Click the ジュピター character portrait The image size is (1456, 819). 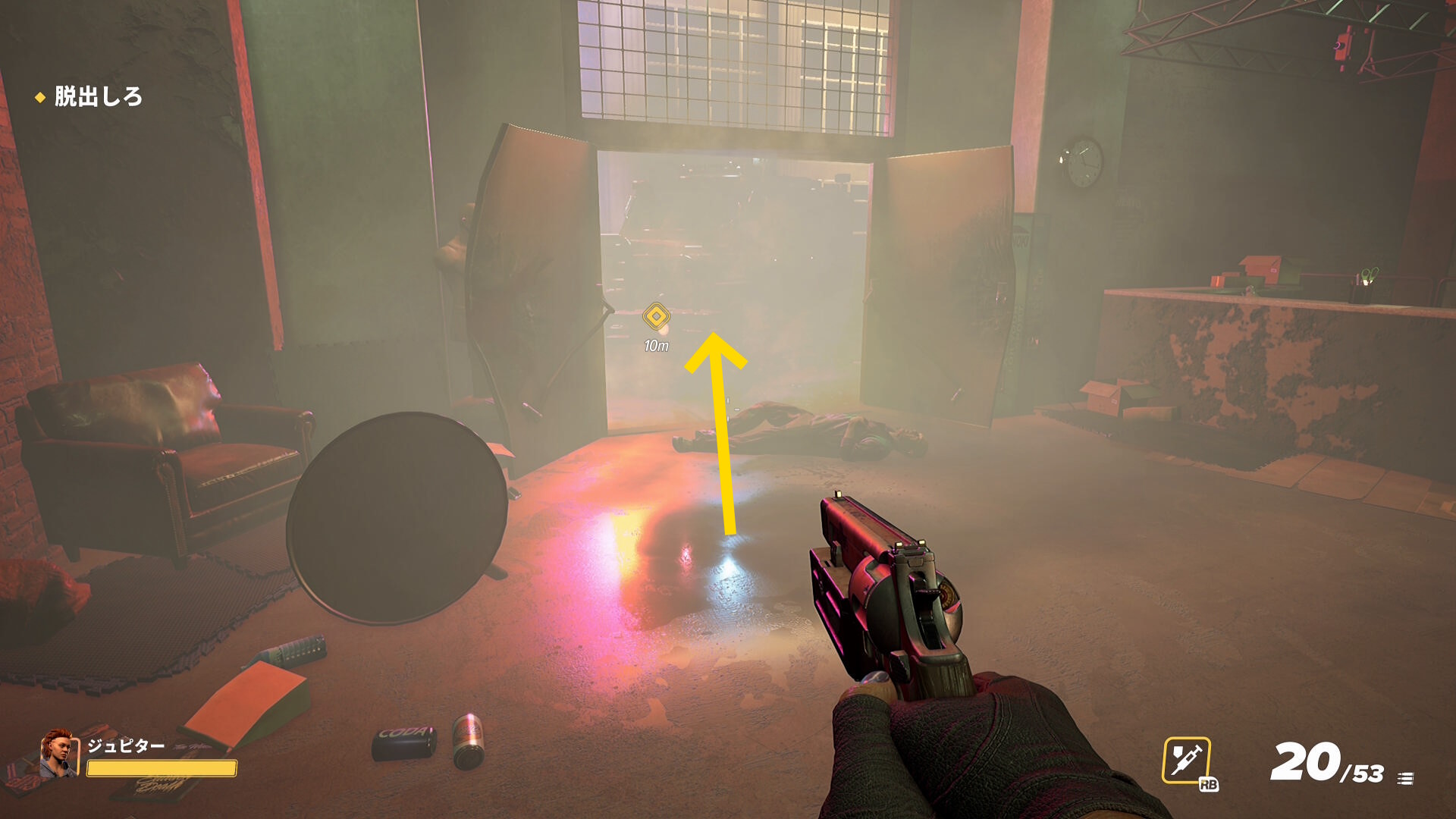(59, 755)
